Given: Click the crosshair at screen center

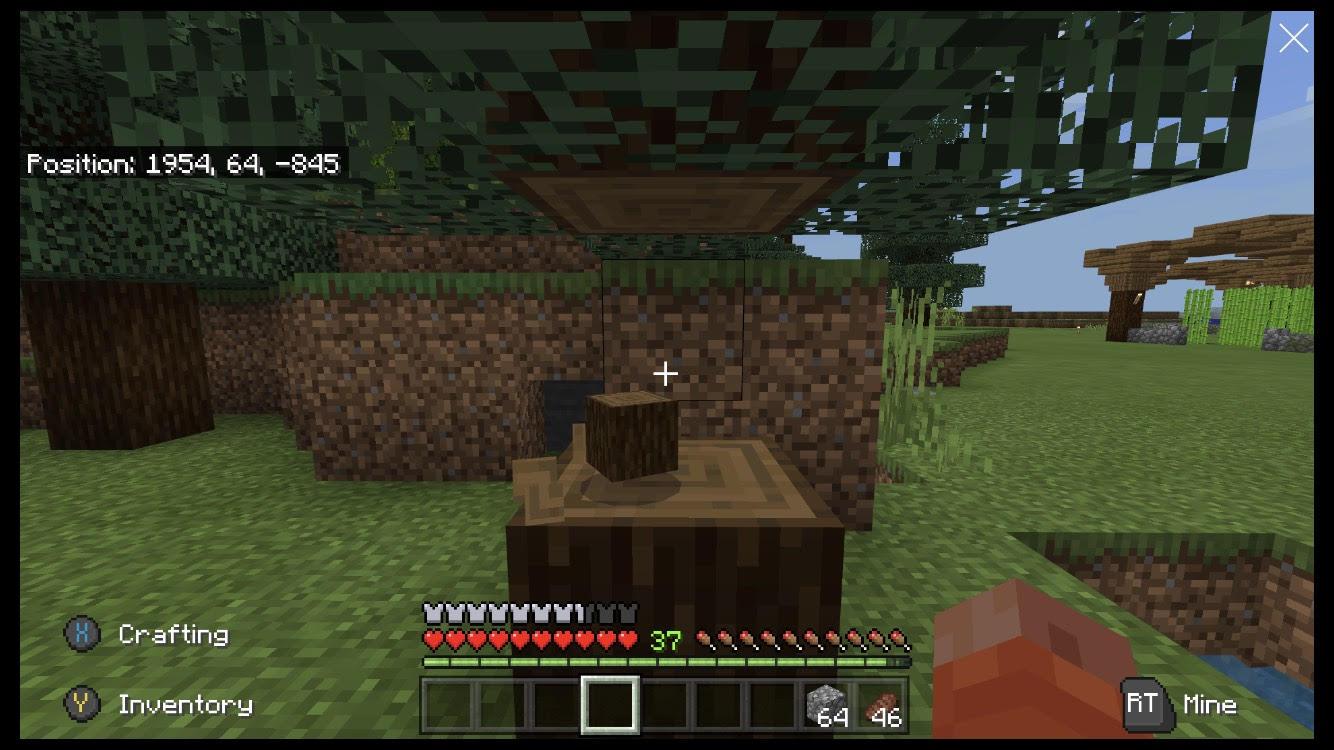Looking at the screenshot, I should tap(665, 373).
